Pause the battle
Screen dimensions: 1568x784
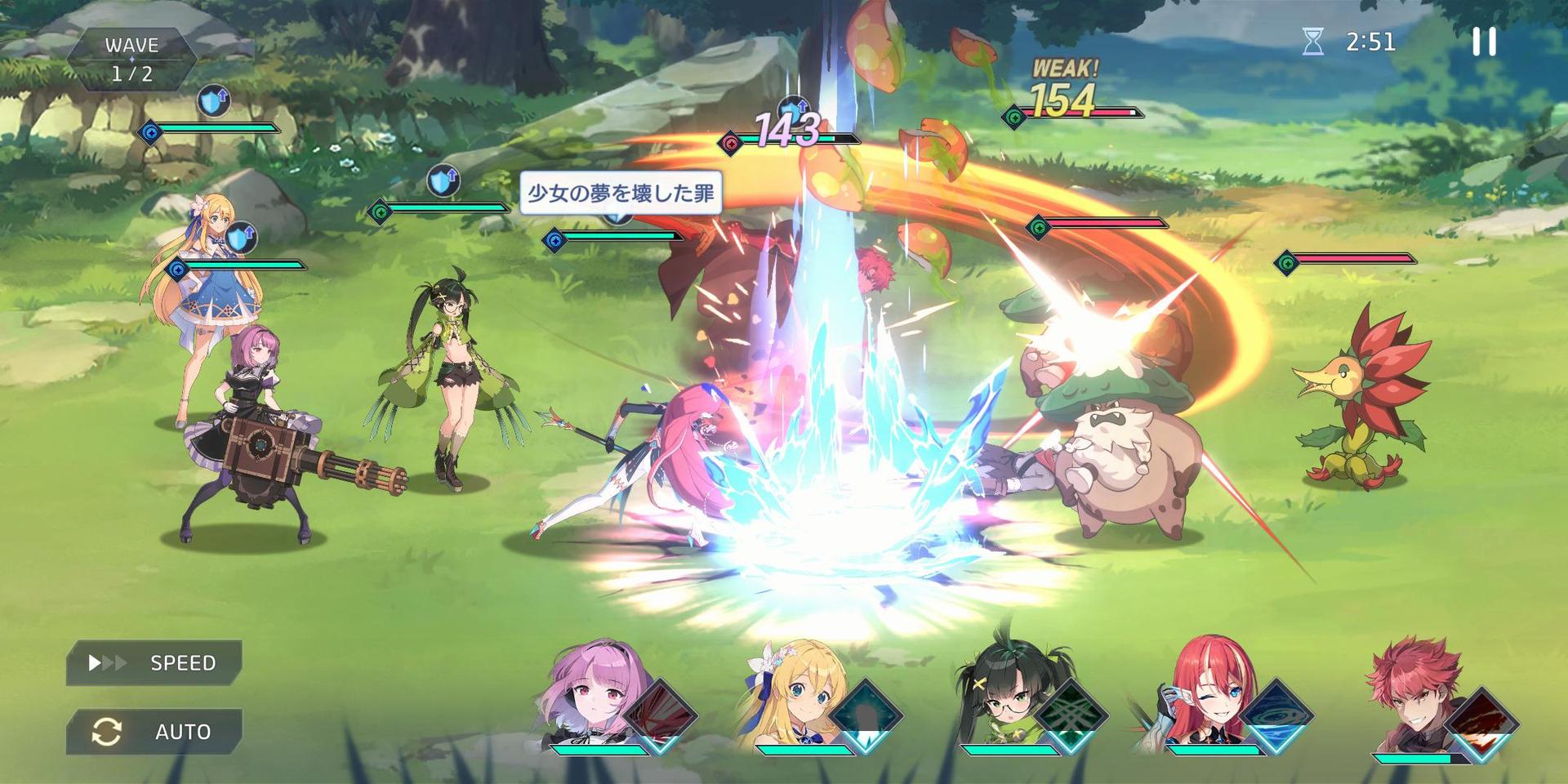pos(1484,42)
